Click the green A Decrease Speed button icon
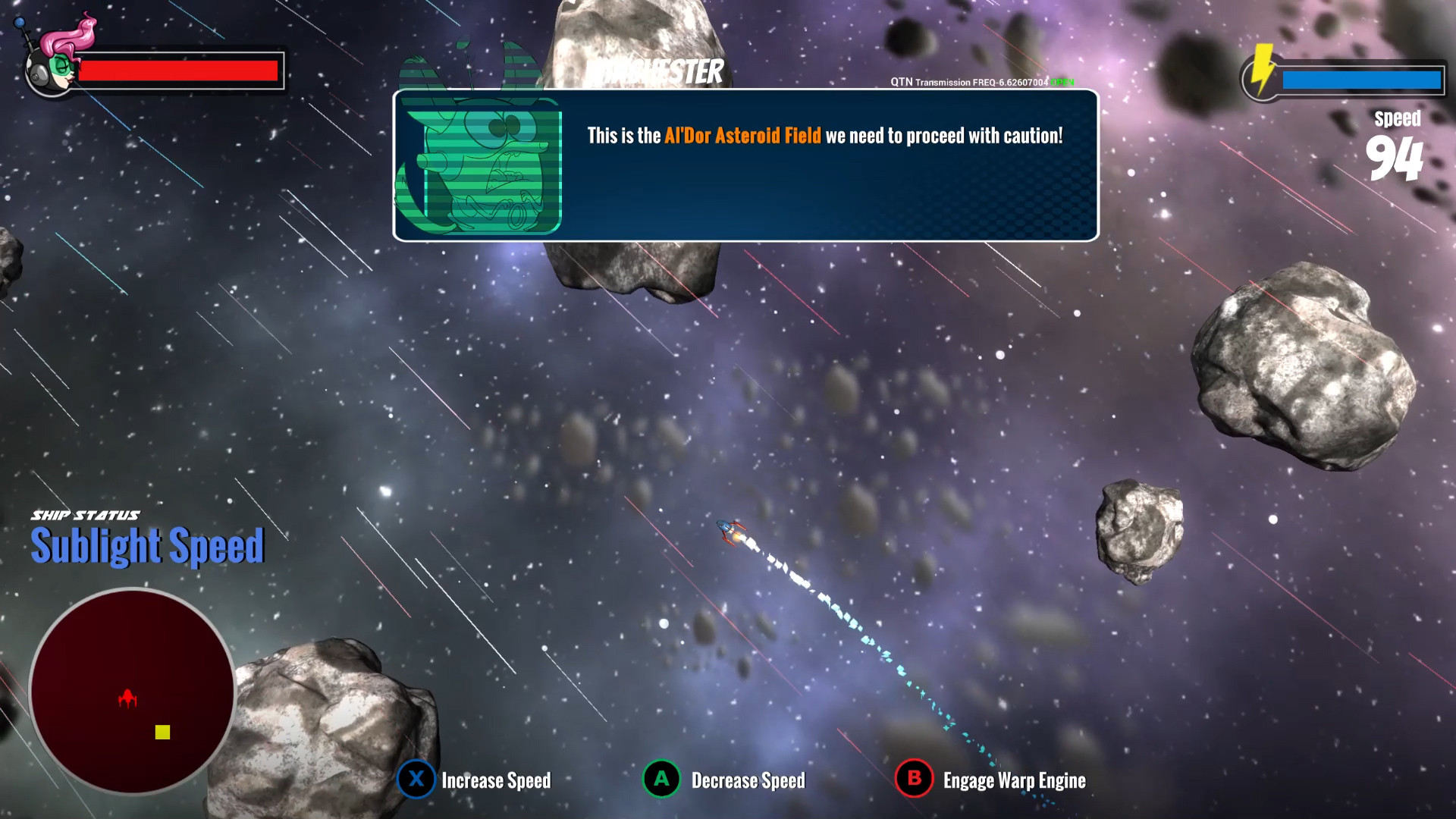The image size is (1456, 819). click(x=661, y=780)
